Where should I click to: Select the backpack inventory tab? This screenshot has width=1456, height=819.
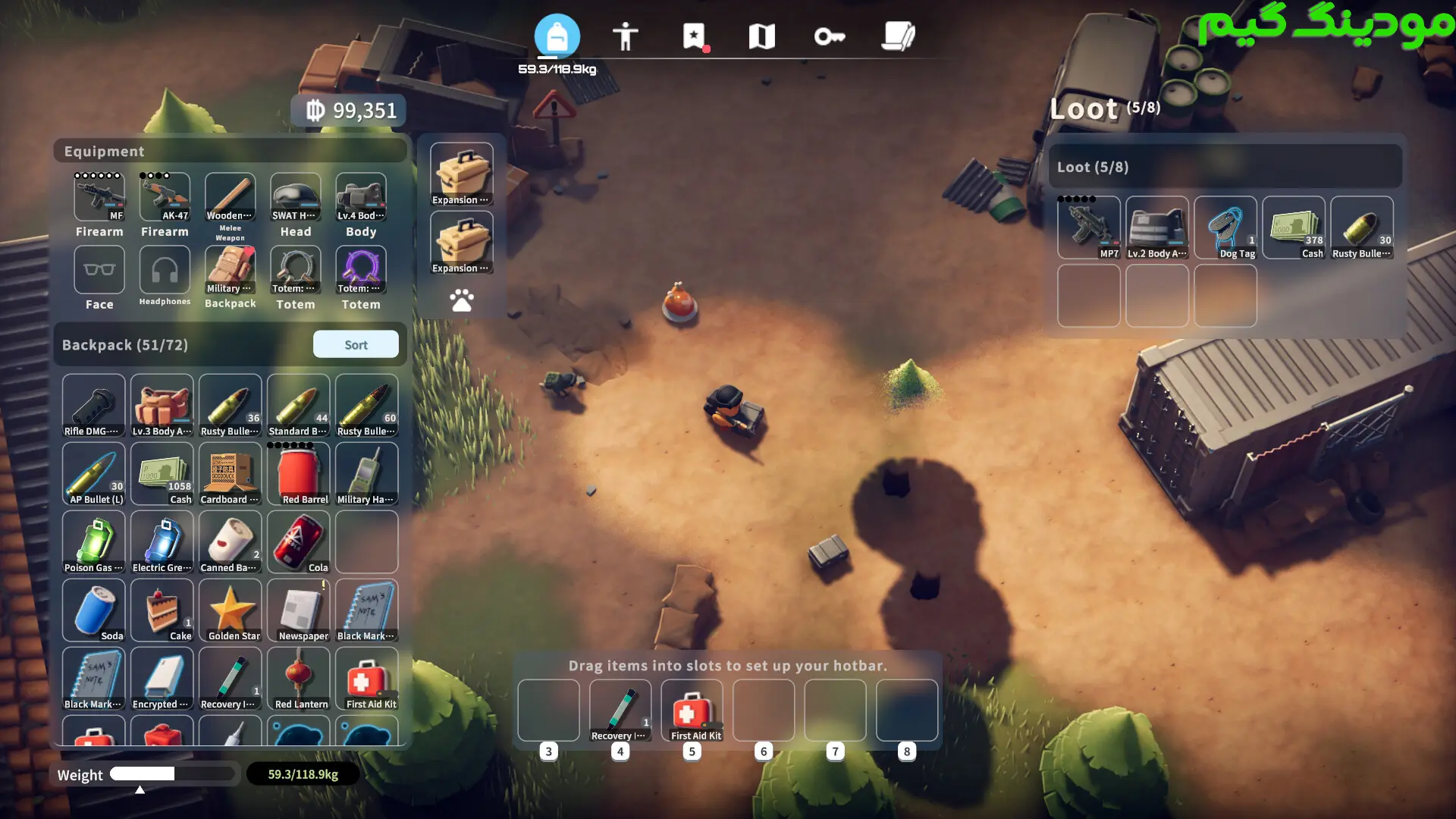[x=557, y=36]
